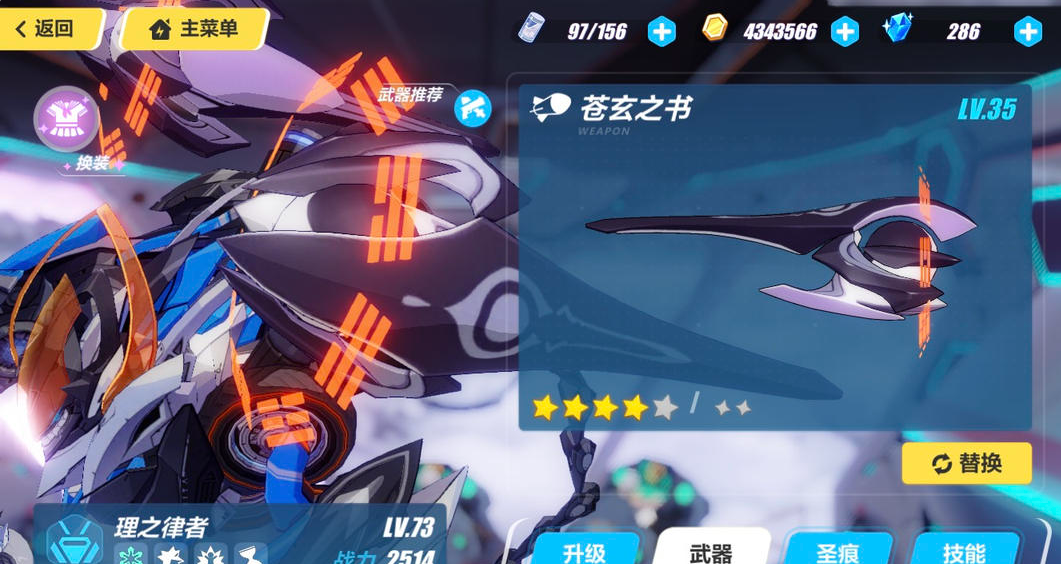
Task: Open 武器推荐 weapon recommendation icon
Action: (472, 108)
